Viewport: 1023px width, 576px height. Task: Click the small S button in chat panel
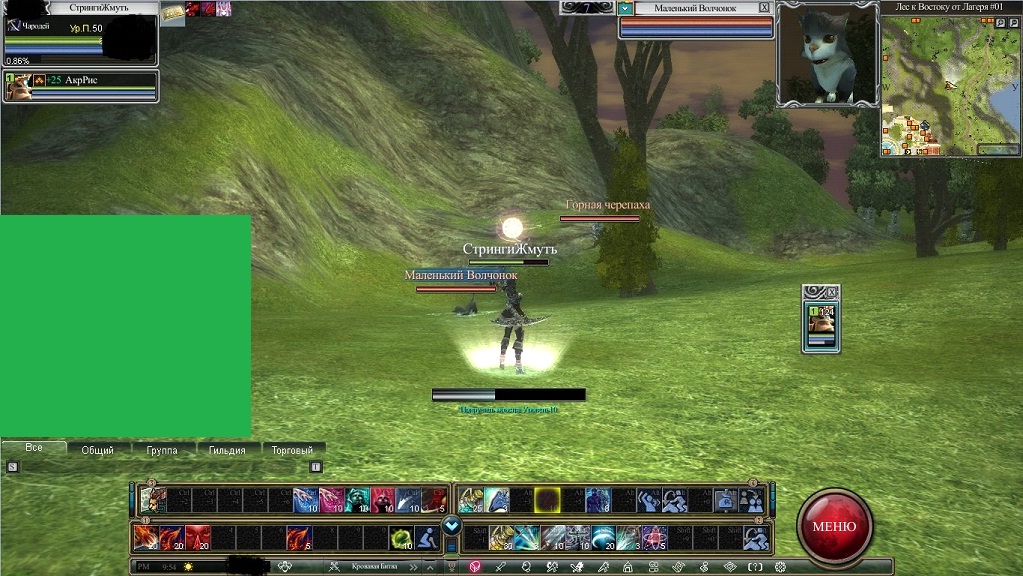coord(12,466)
